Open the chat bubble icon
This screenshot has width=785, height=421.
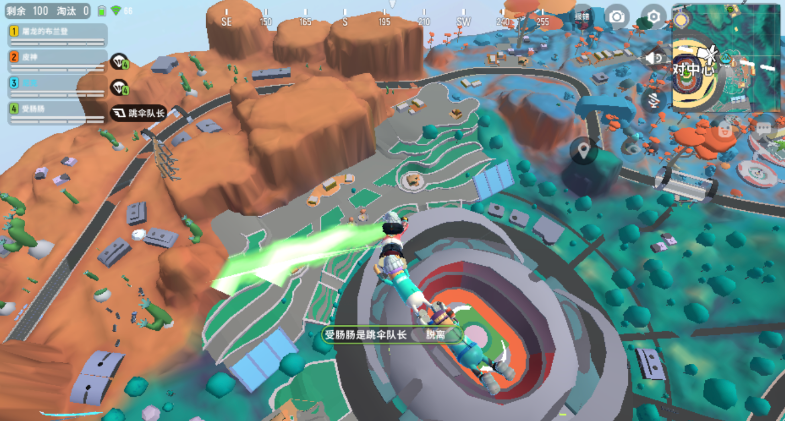click(x=764, y=128)
